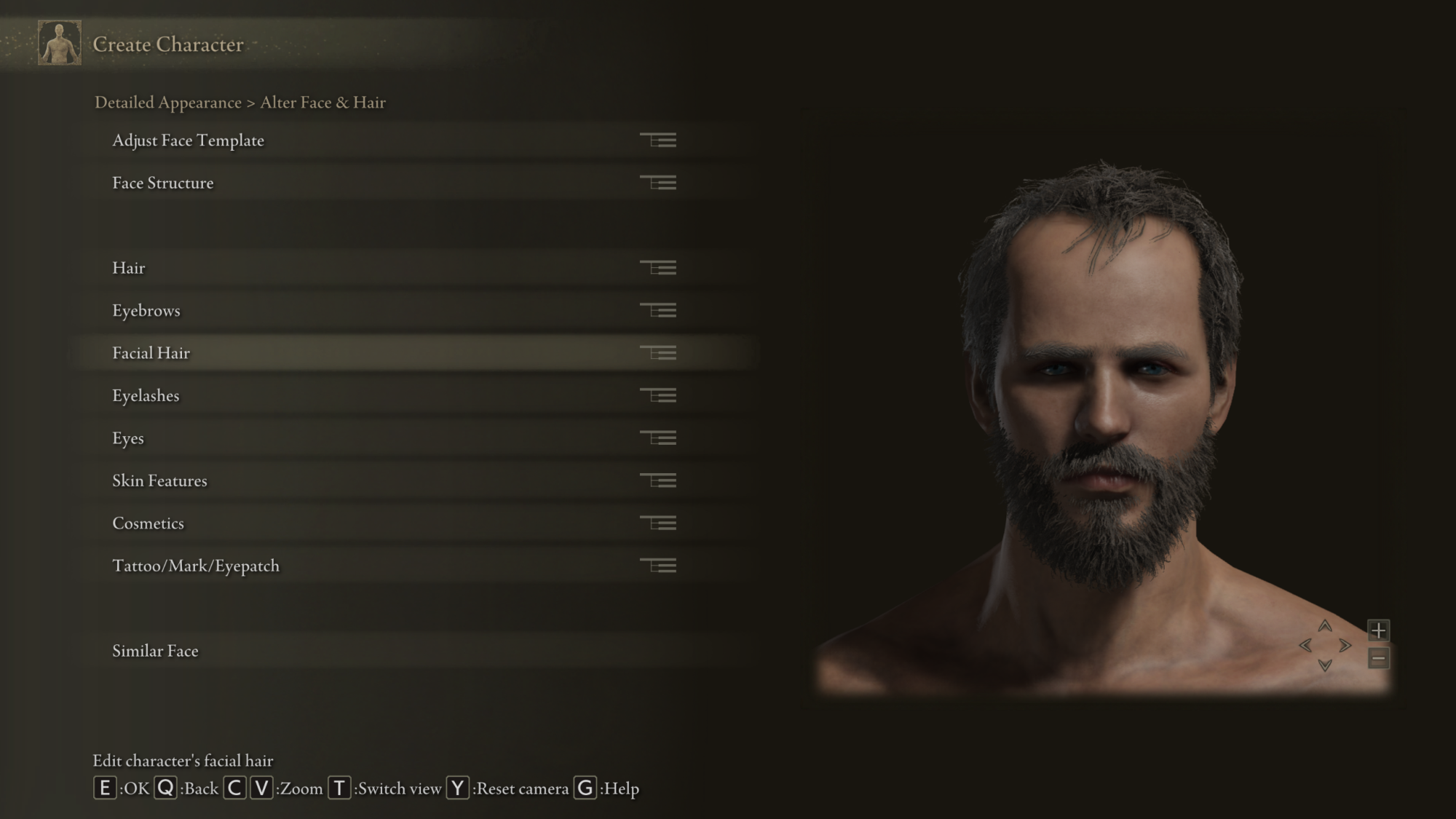Viewport: 1456px width, 819px height.
Task: Open the Cosmetics submenu
Action: coord(148,523)
